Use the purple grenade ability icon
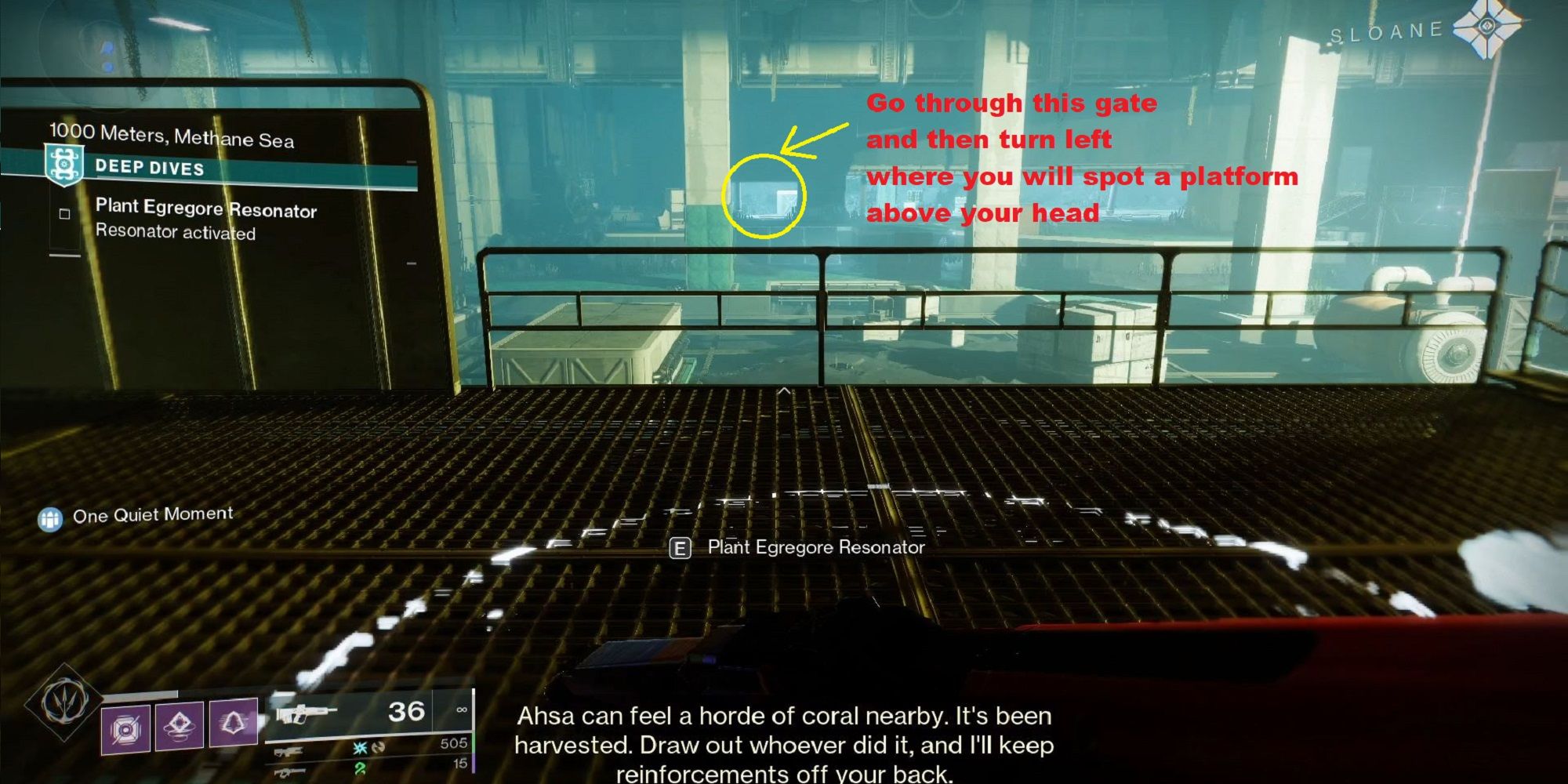This screenshot has height=784, width=1568. tap(126, 729)
